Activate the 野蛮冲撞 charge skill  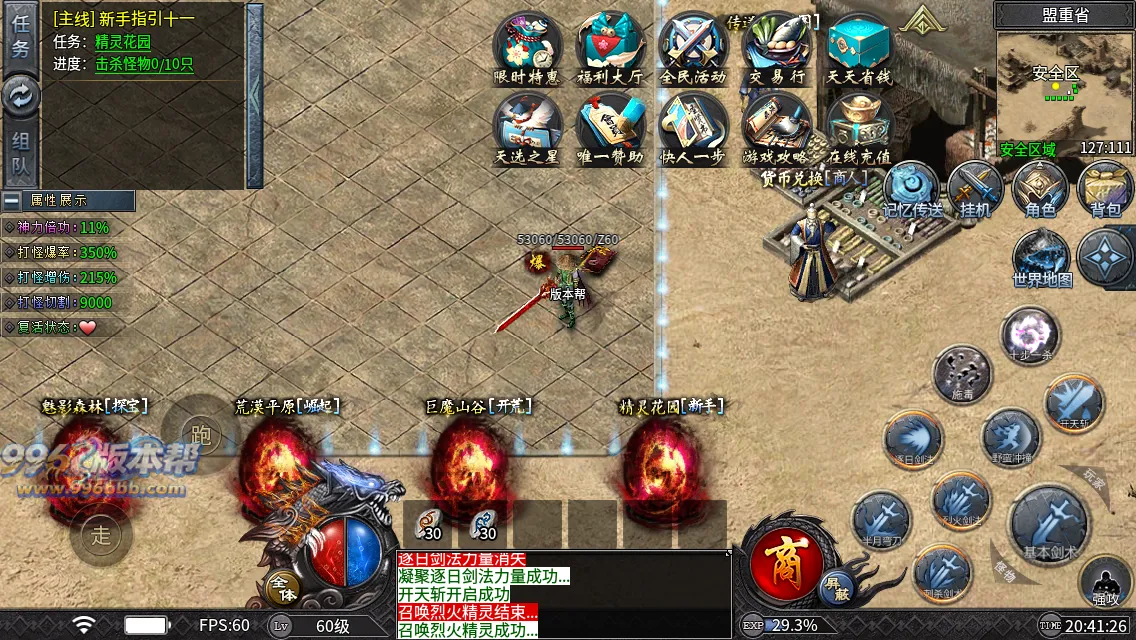1011,438
